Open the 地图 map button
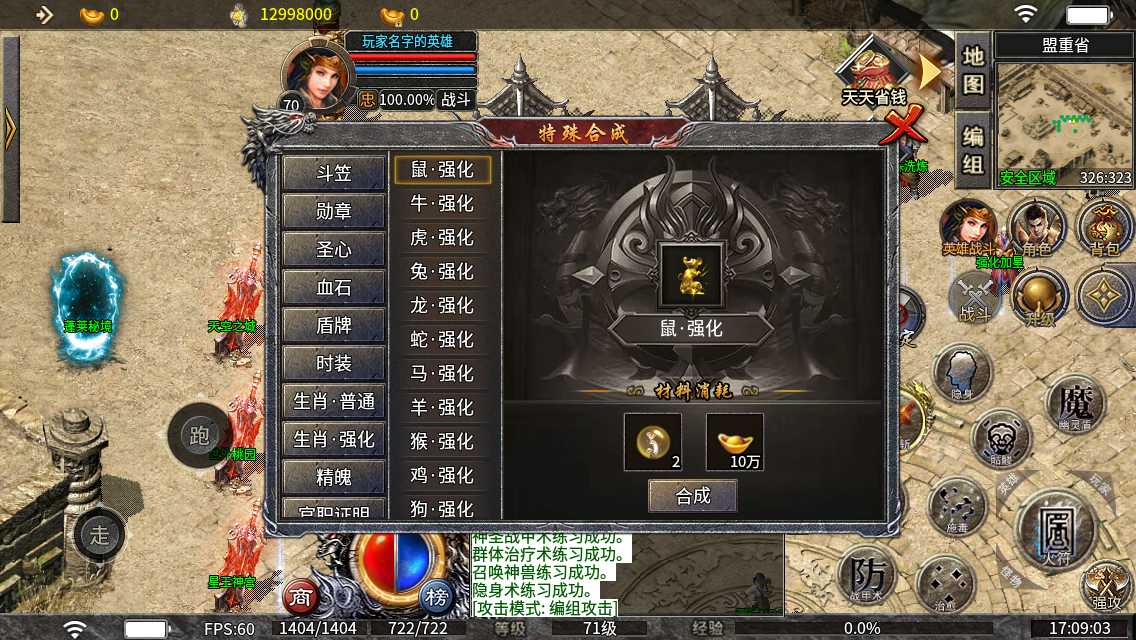 click(973, 70)
